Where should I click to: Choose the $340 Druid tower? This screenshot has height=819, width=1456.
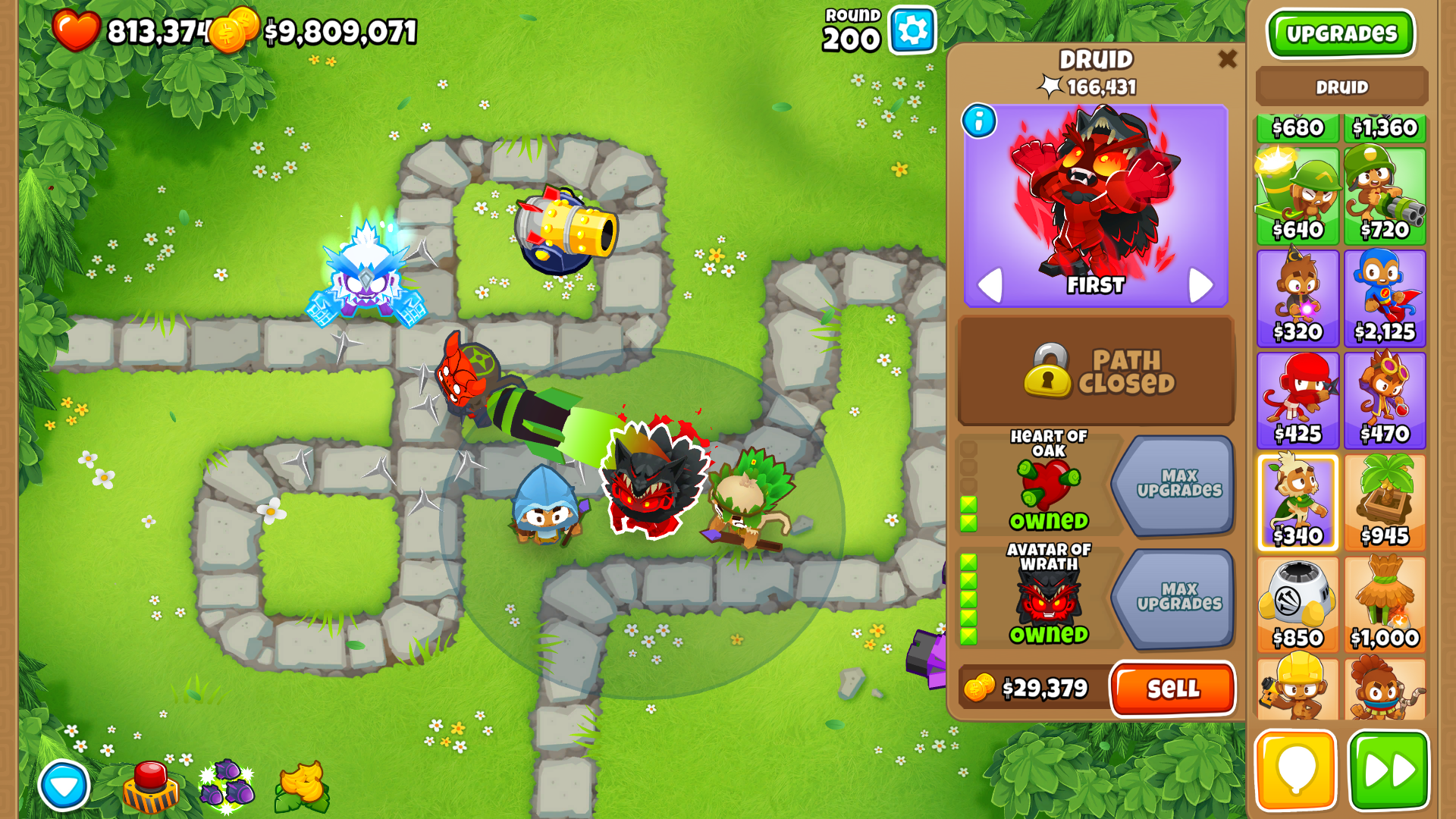[1298, 502]
